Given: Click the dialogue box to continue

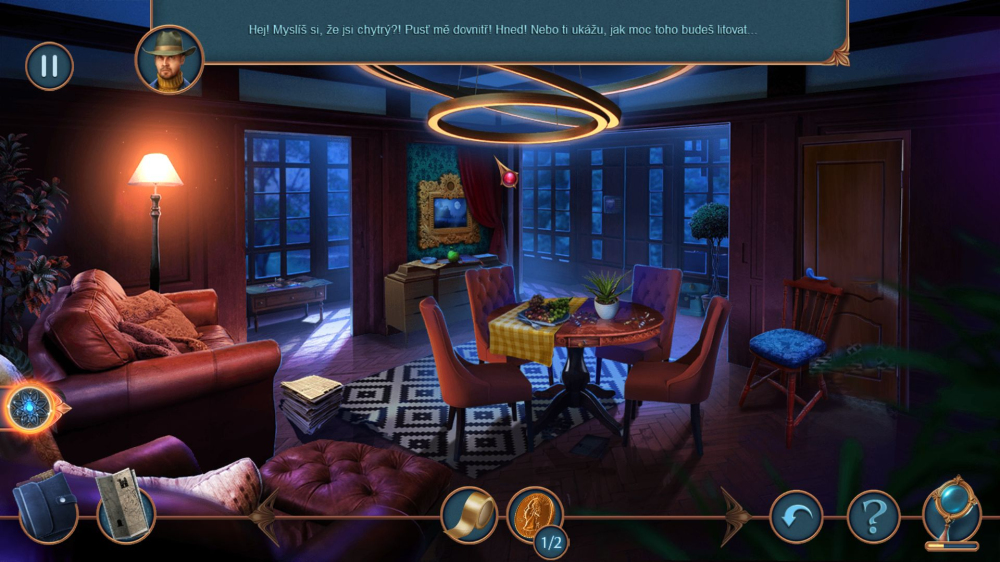Looking at the screenshot, I should tap(500, 30).
